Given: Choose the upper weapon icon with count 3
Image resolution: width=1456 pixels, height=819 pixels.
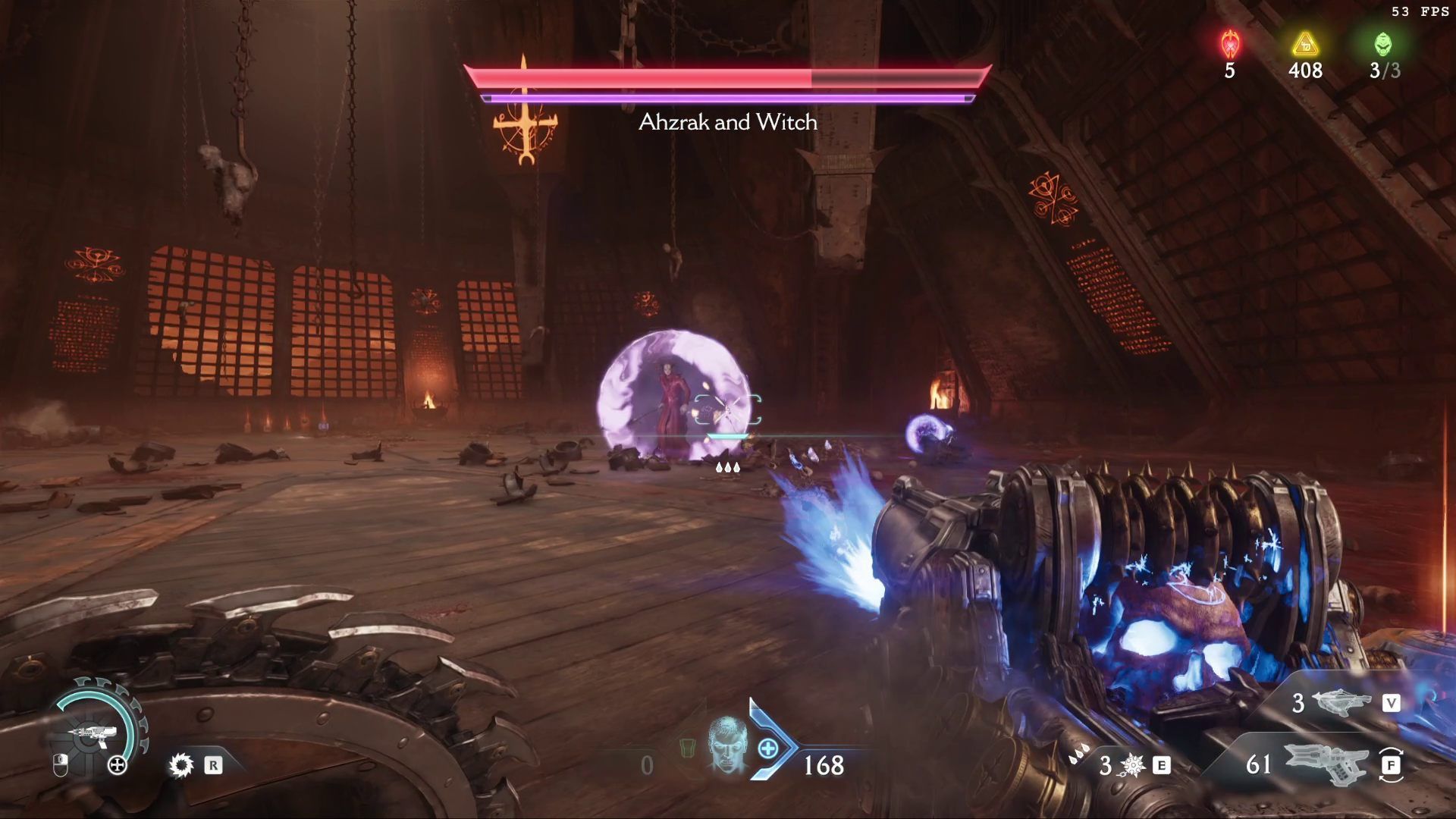Looking at the screenshot, I should tap(1340, 702).
